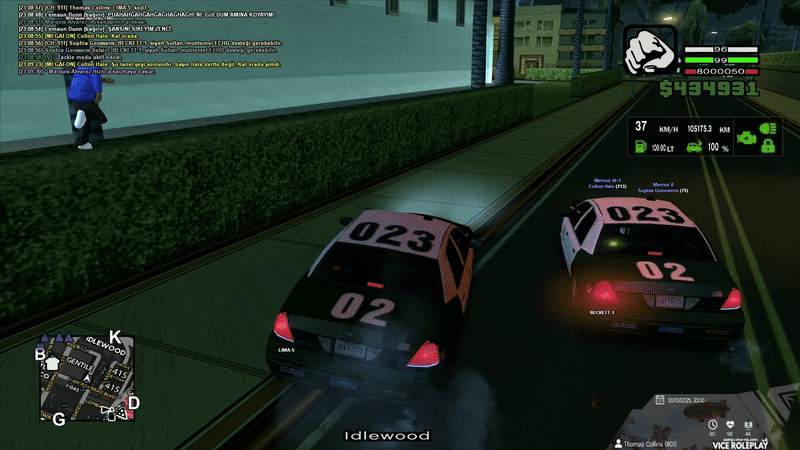Toggle the vehicle door lock icon
The height and width of the screenshot is (450, 800).
coord(768,148)
